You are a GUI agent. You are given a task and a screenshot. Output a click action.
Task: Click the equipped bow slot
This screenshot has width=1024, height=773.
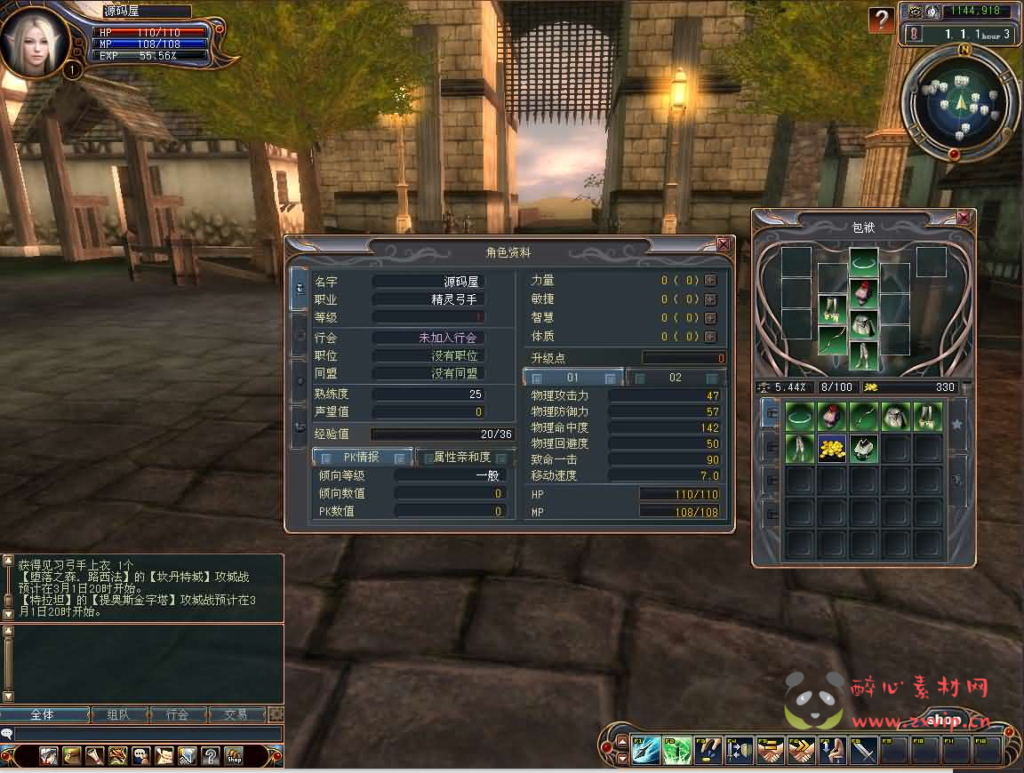[832, 340]
